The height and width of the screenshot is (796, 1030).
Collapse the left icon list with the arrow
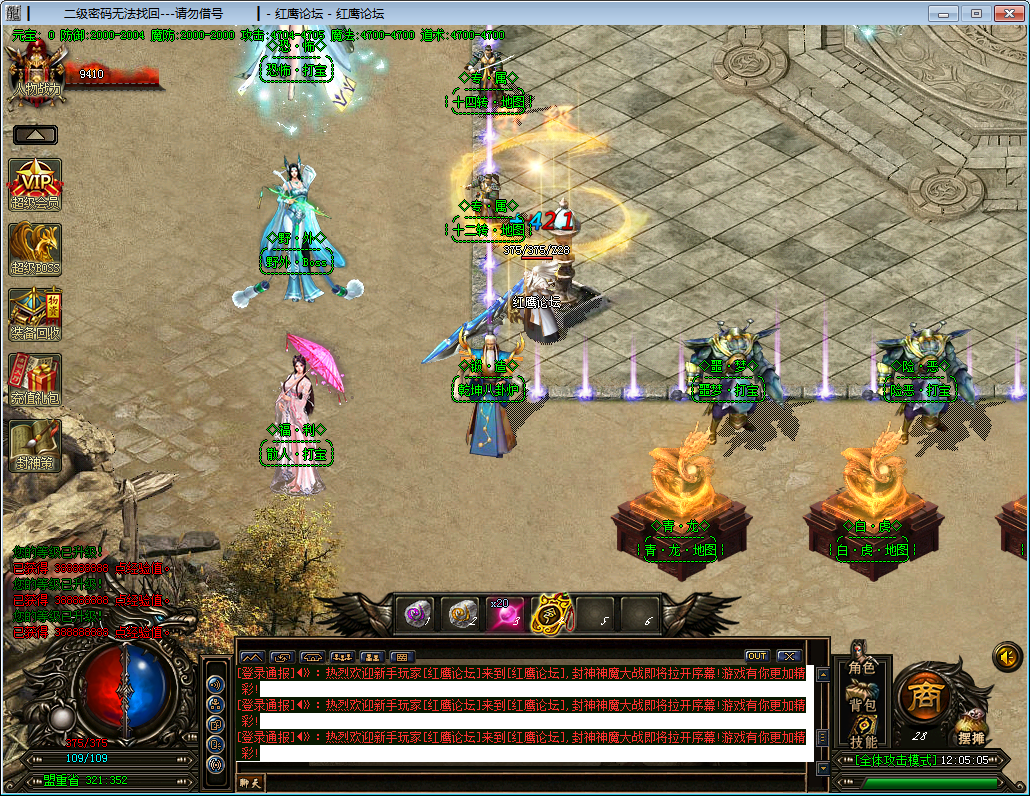[35, 134]
